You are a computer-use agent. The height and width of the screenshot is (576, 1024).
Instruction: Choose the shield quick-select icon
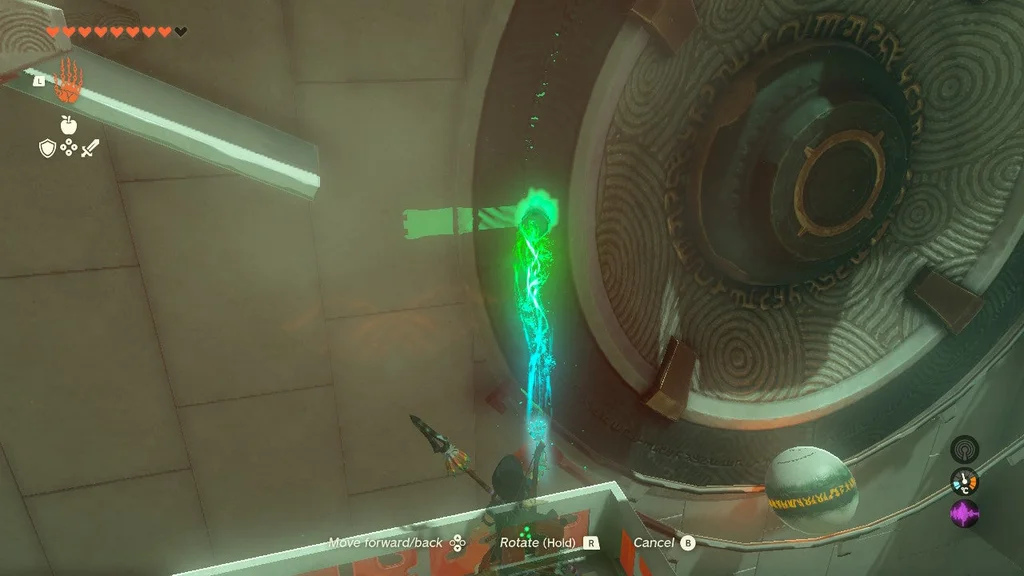click(x=46, y=148)
